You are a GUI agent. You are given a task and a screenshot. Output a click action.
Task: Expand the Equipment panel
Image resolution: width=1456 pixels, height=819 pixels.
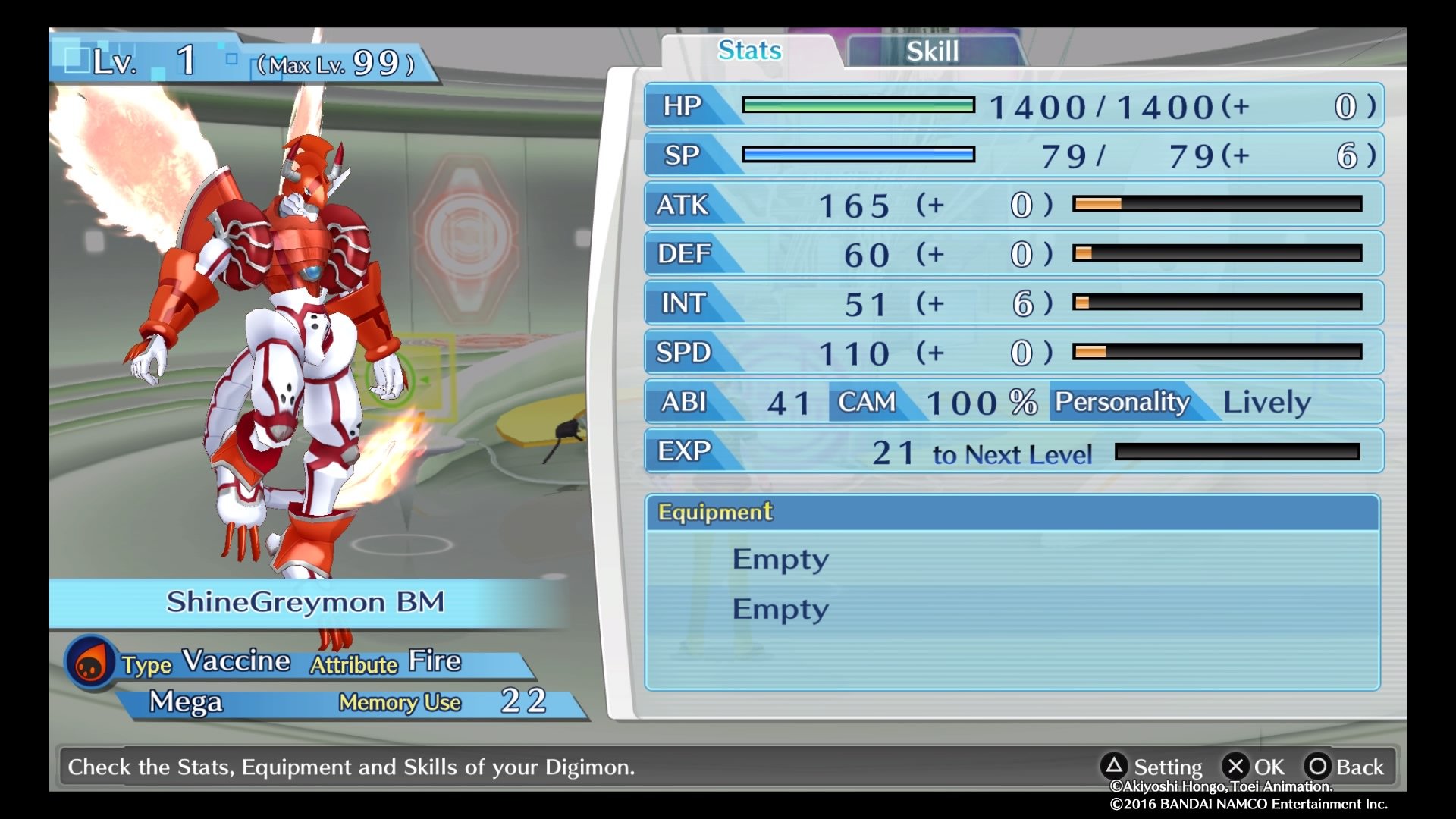point(713,512)
